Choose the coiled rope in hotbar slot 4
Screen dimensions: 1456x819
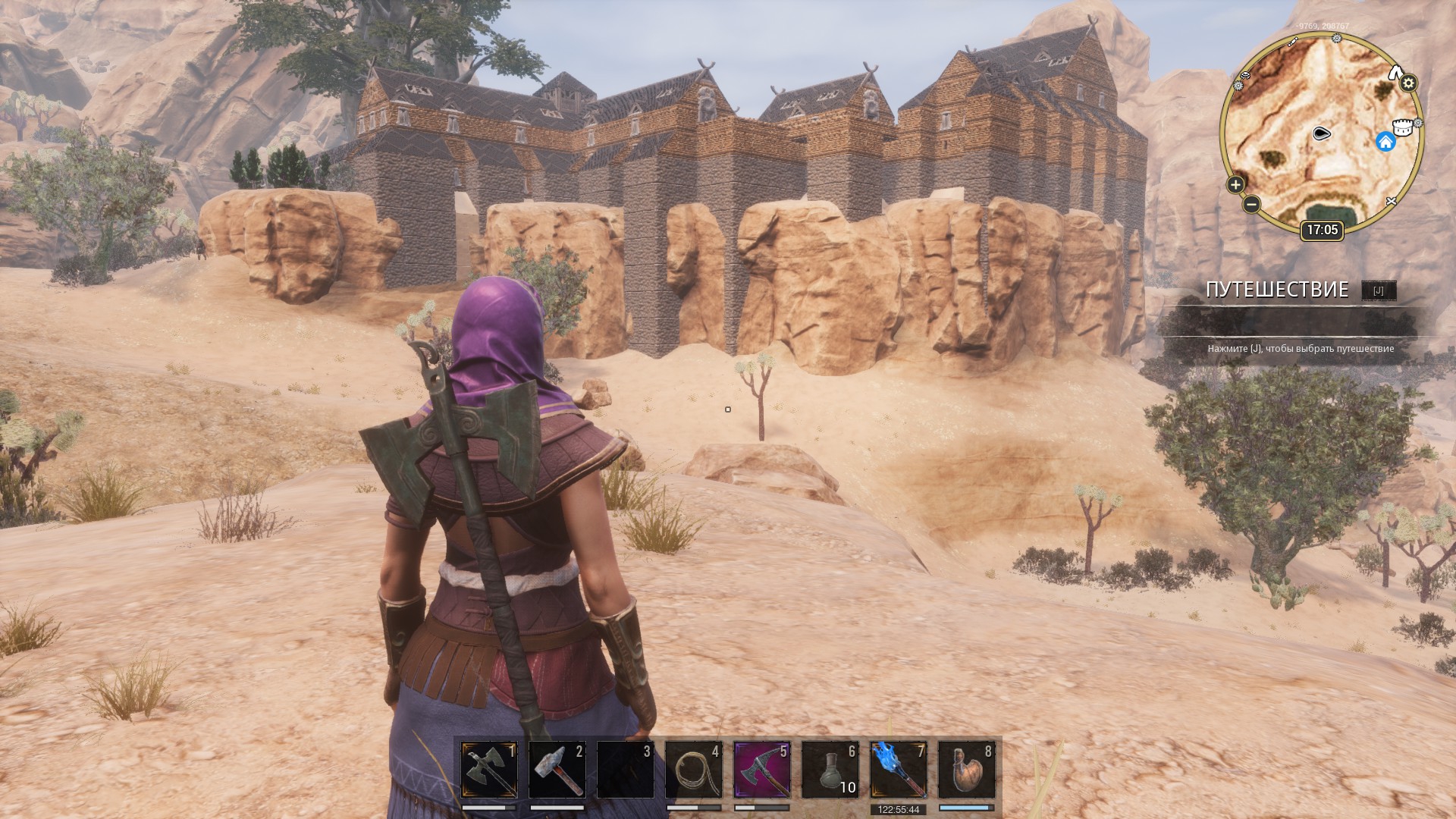(694, 770)
